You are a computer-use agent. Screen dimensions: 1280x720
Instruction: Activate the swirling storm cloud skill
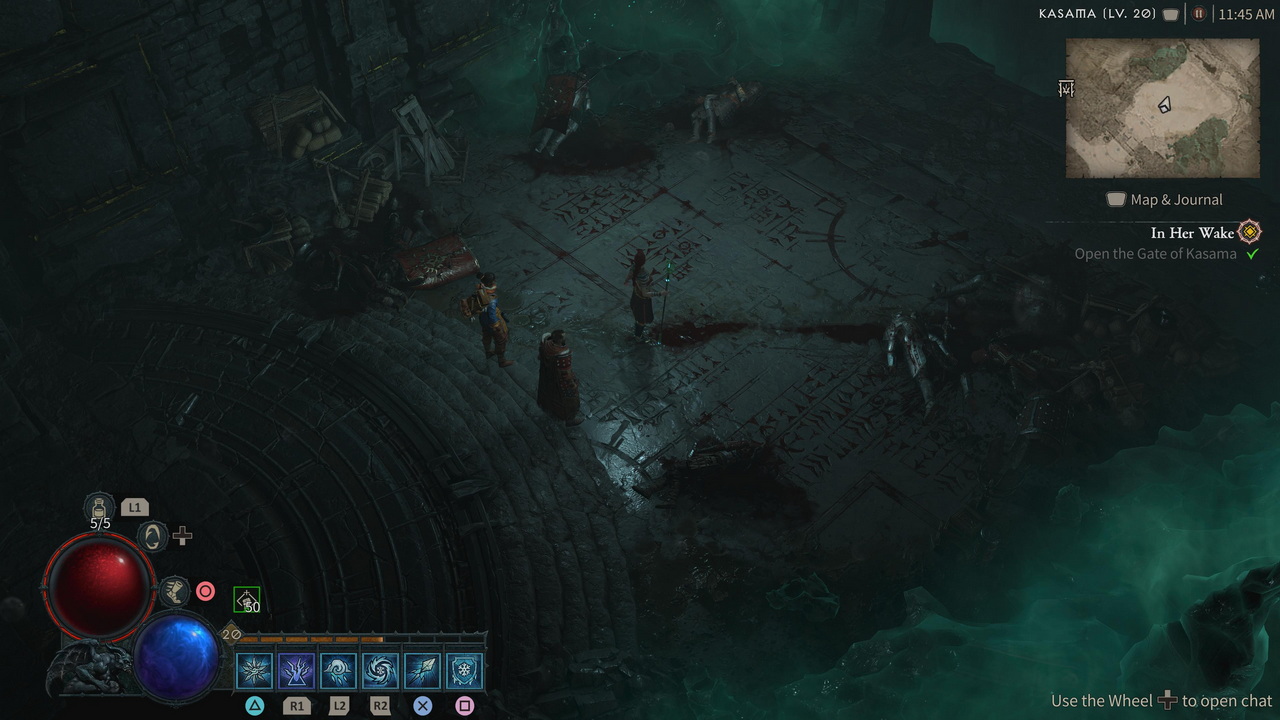pos(339,670)
